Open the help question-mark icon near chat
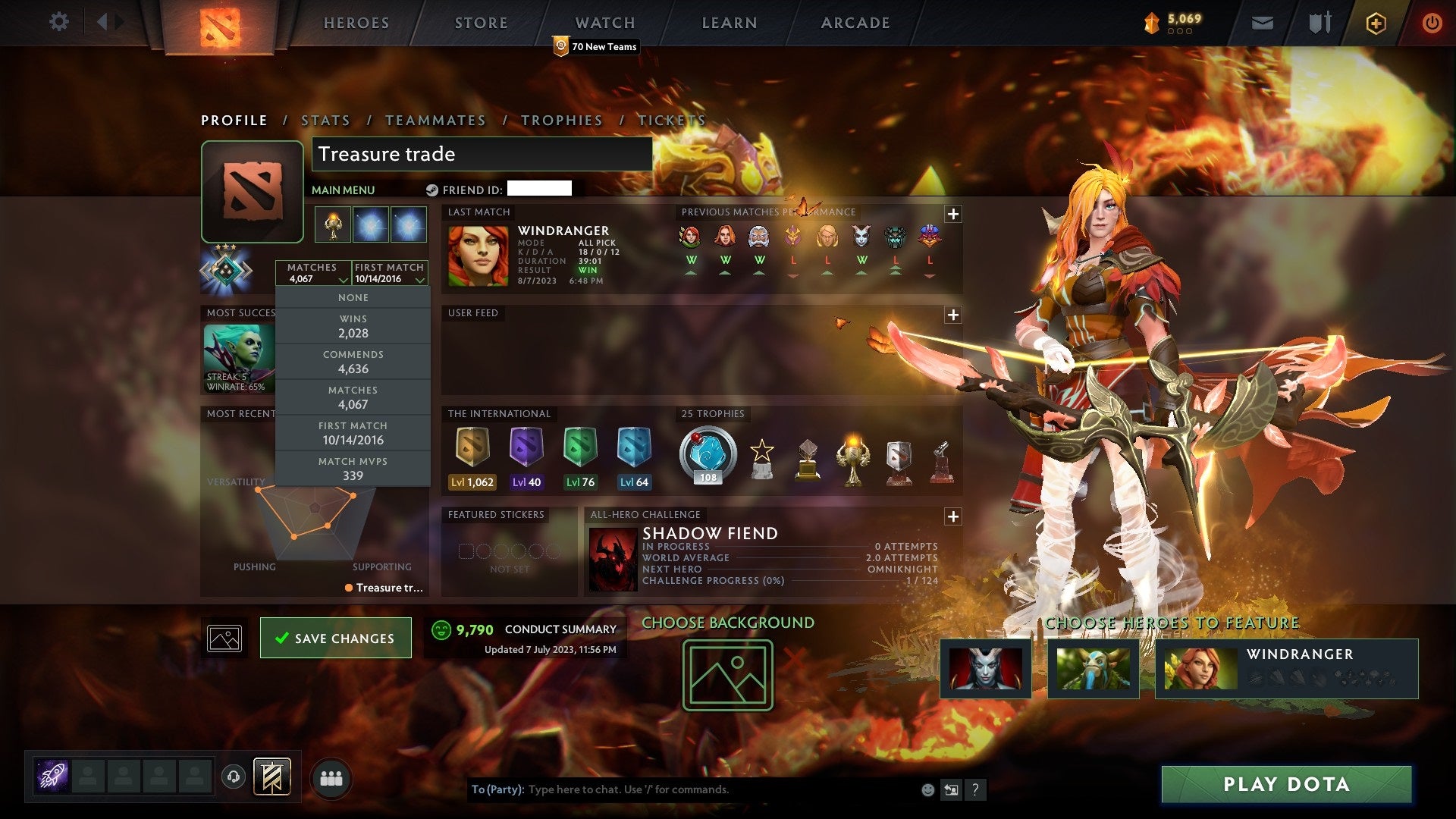Image resolution: width=1456 pixels, height=819 pixels. (x=975, y=789)
